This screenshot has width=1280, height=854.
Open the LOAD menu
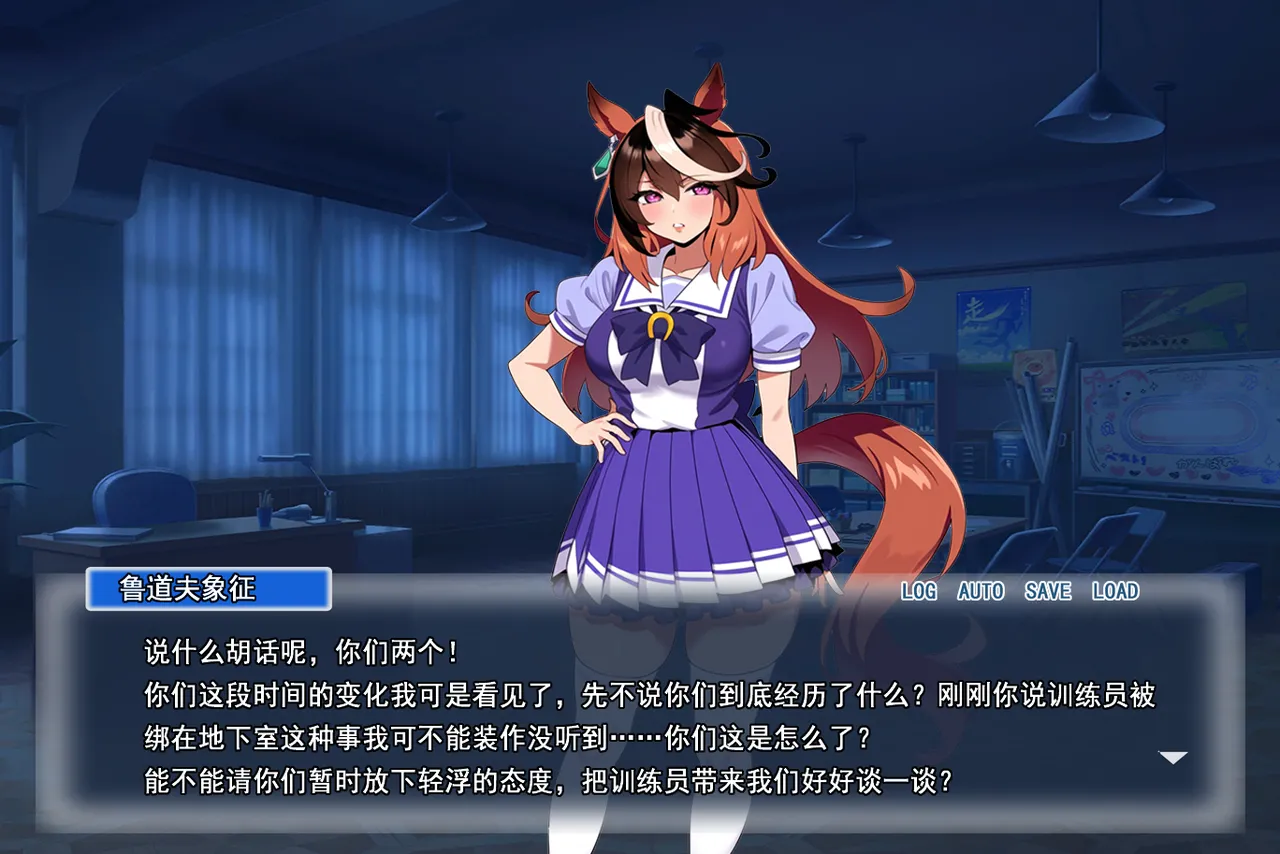(1115, 591)
